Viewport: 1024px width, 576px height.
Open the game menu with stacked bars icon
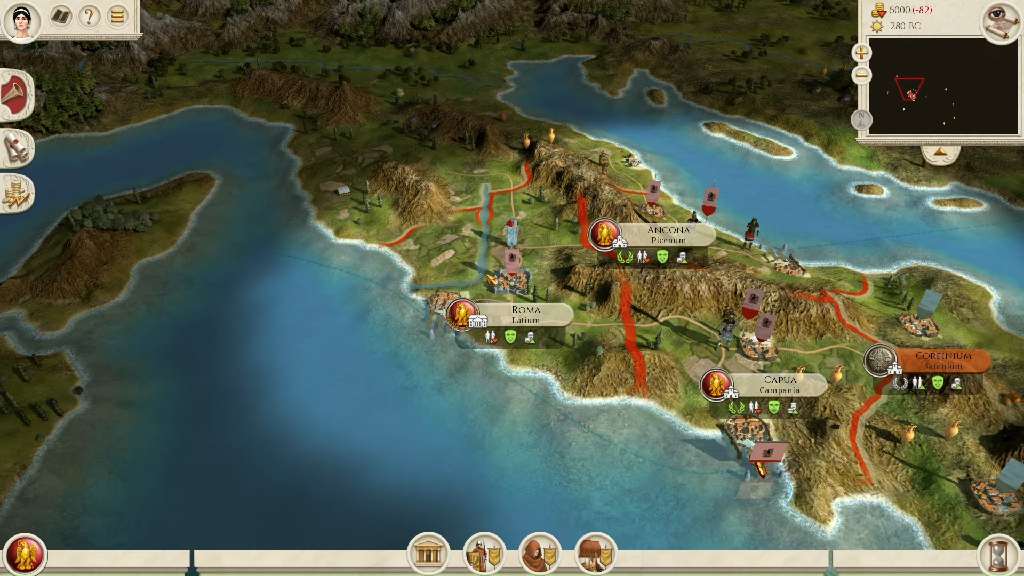pos(118,17)
